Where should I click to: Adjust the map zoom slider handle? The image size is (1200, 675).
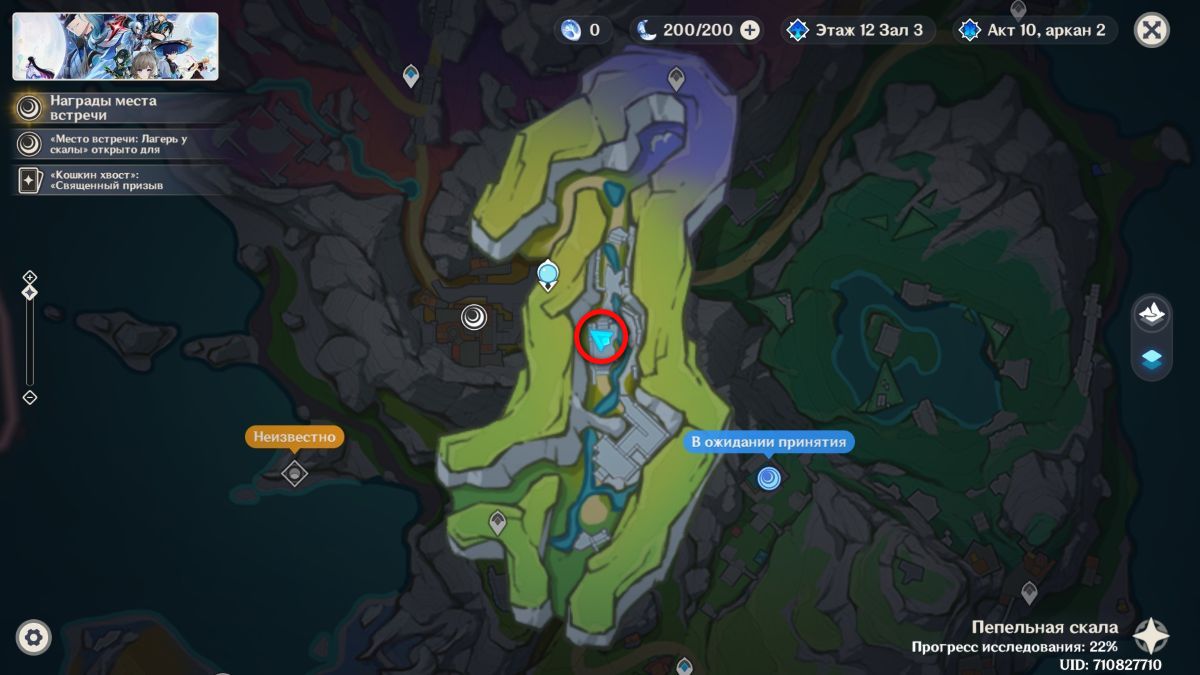pos(30,292)
